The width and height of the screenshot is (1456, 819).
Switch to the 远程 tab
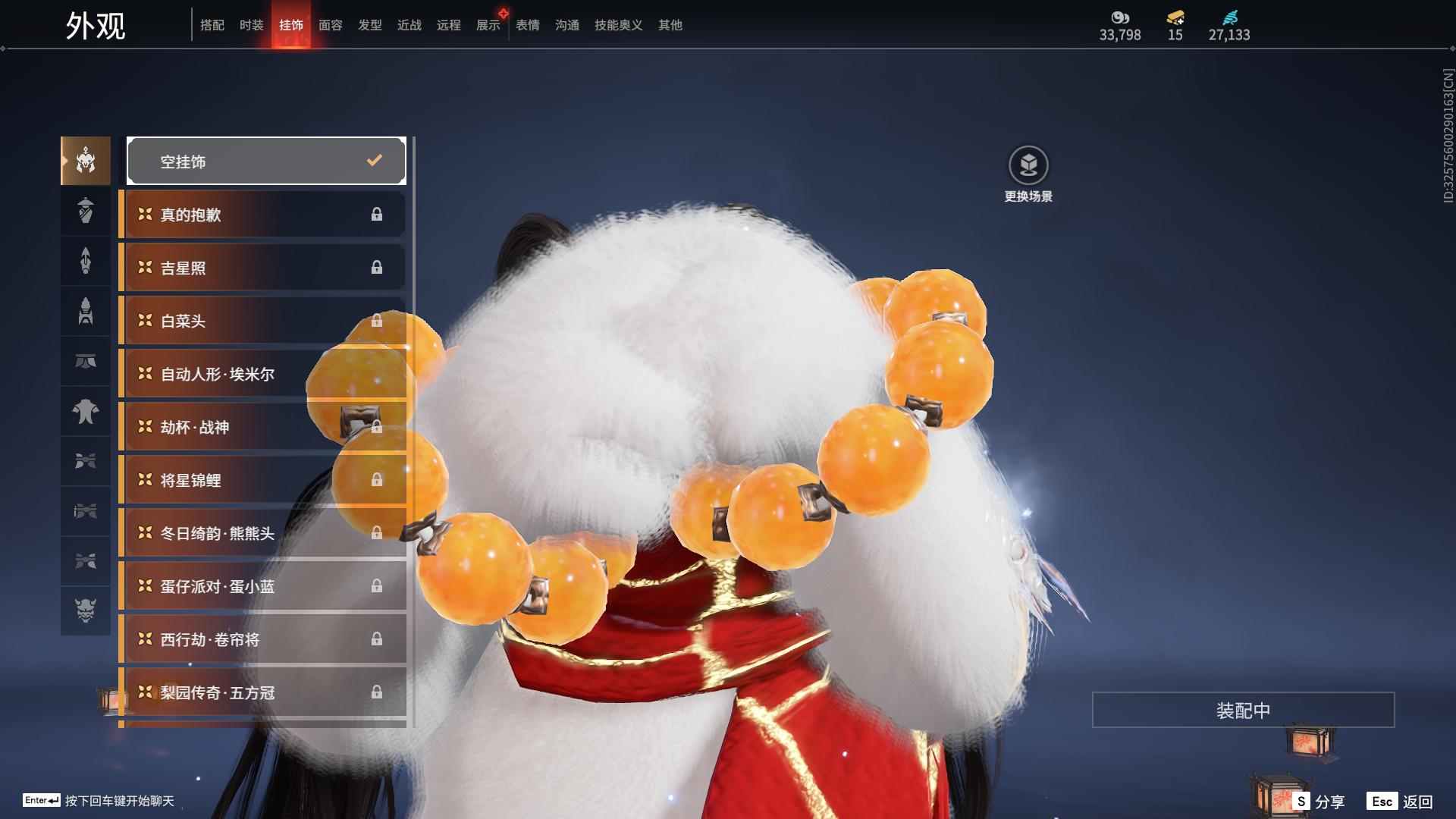[x=449, y=25]
